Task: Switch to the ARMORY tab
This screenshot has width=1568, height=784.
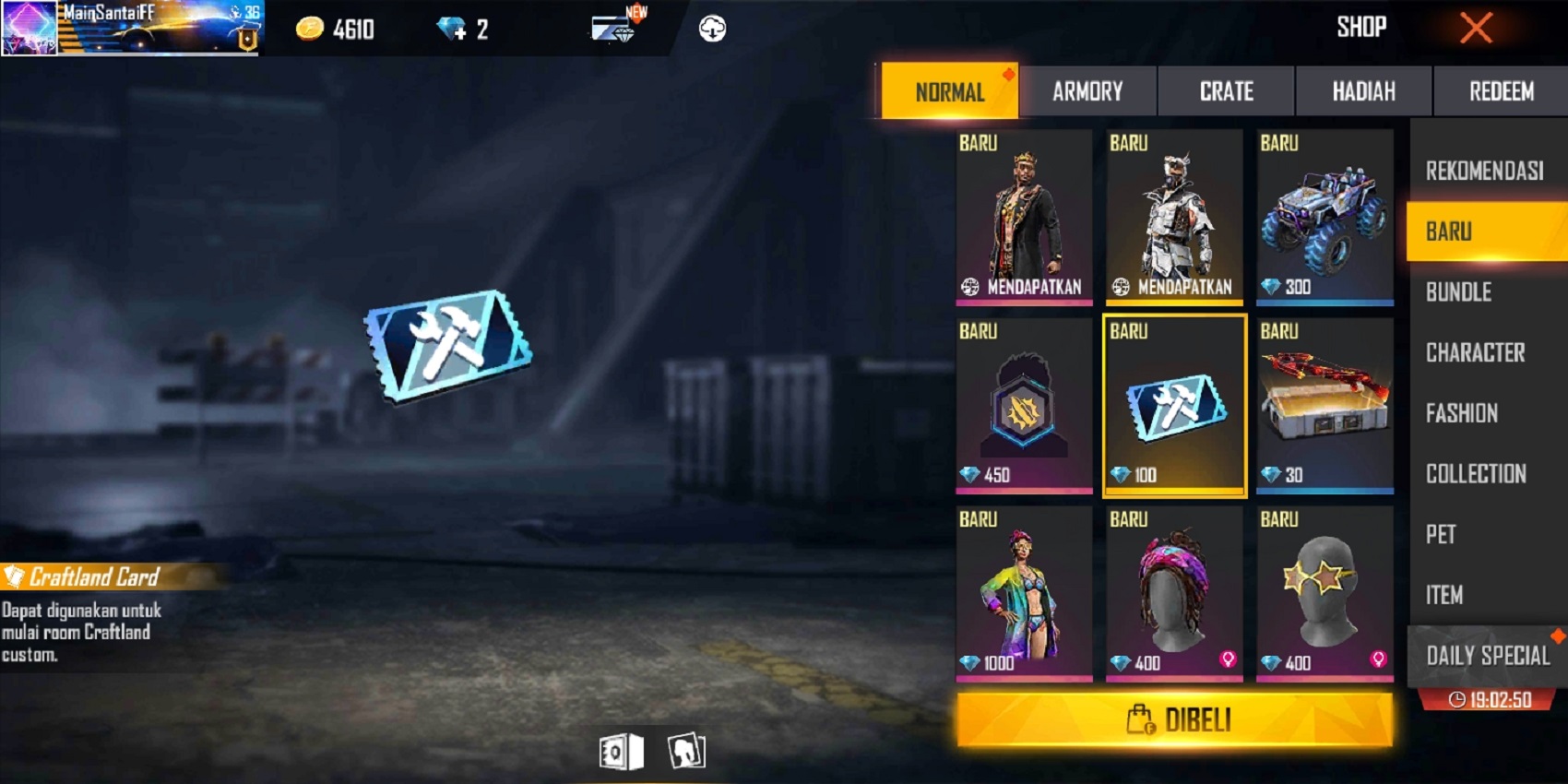Action: coord(1088,91)
